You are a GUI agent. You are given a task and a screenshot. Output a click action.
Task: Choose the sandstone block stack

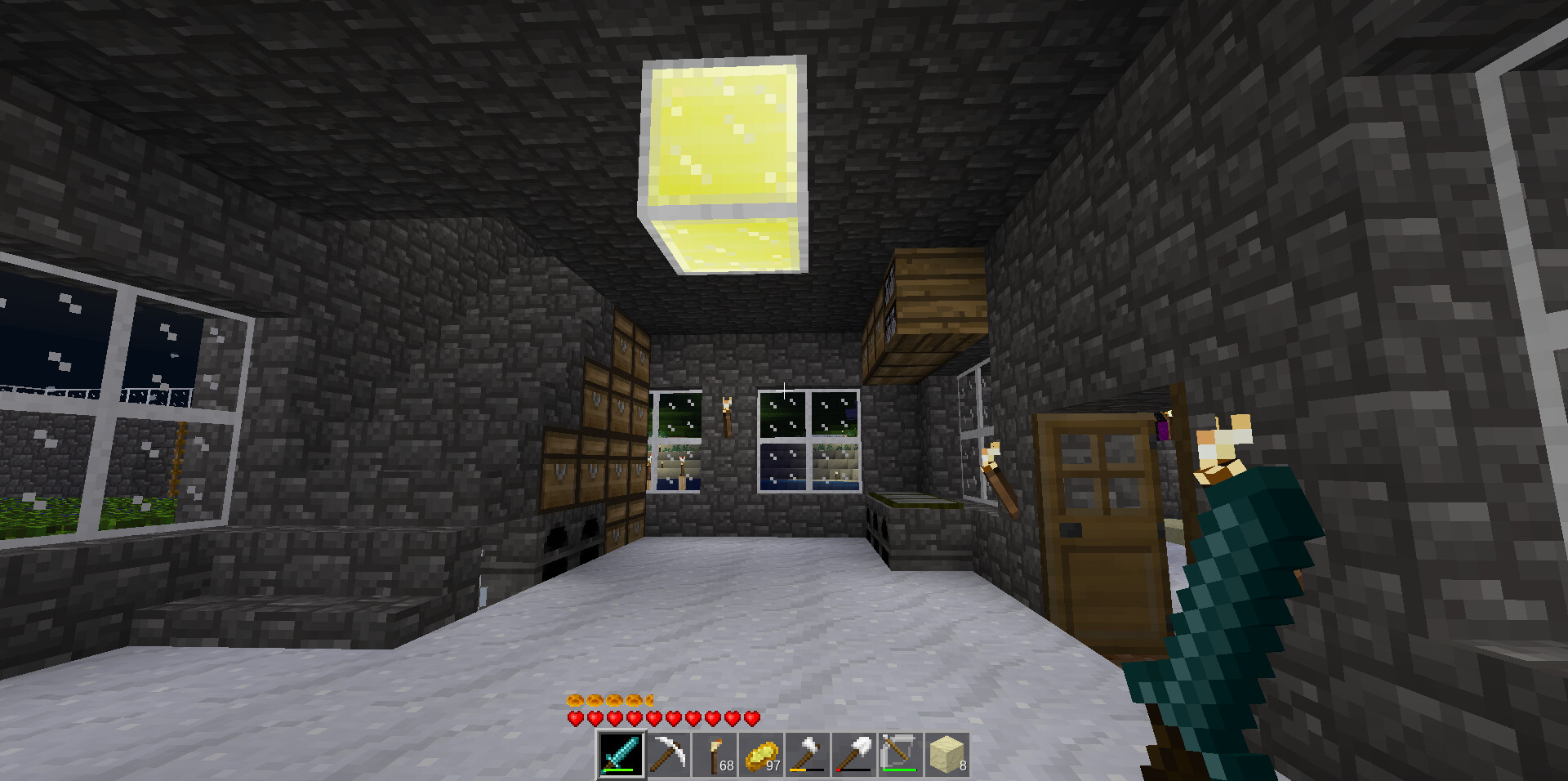point(947,754)
